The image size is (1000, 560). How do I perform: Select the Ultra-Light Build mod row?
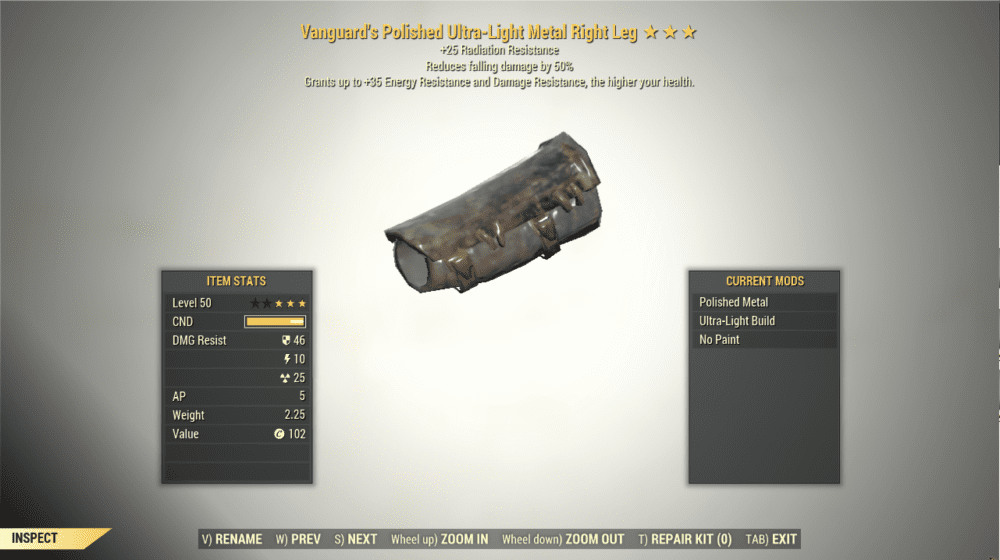(763, 321)
